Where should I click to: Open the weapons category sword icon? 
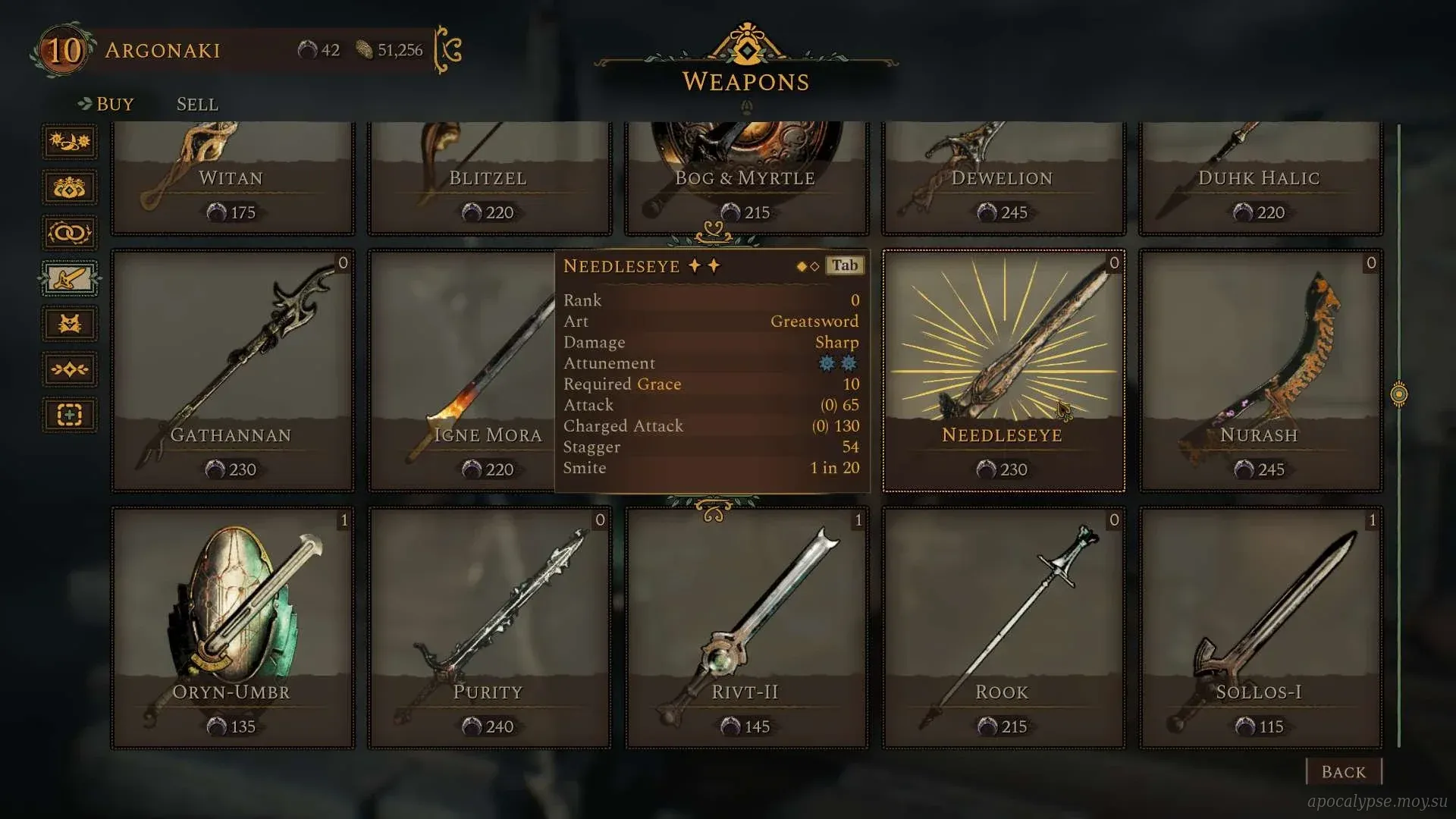click(x=69, y=278)
